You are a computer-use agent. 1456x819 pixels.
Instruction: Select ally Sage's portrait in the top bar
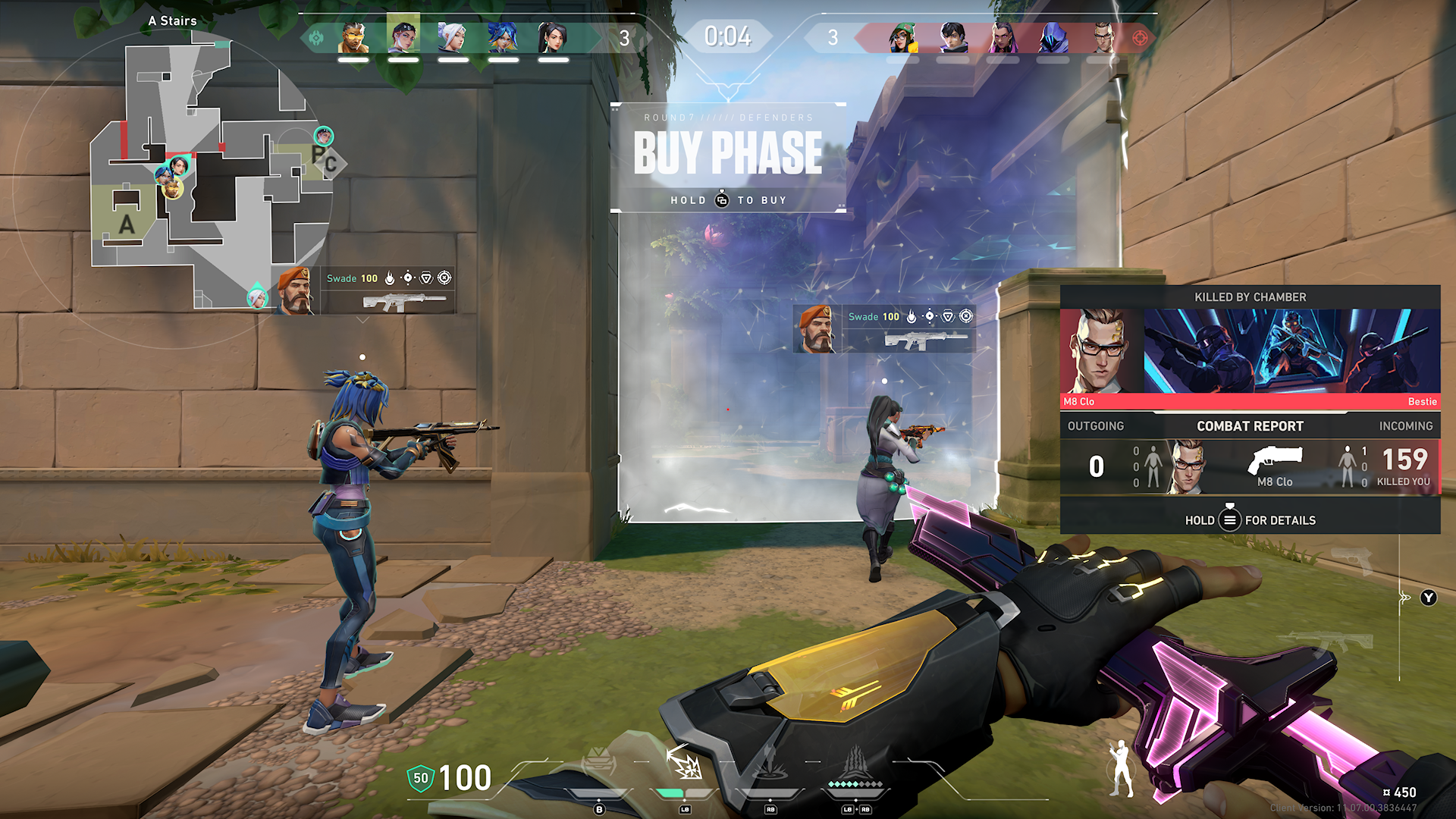(552, 36)
